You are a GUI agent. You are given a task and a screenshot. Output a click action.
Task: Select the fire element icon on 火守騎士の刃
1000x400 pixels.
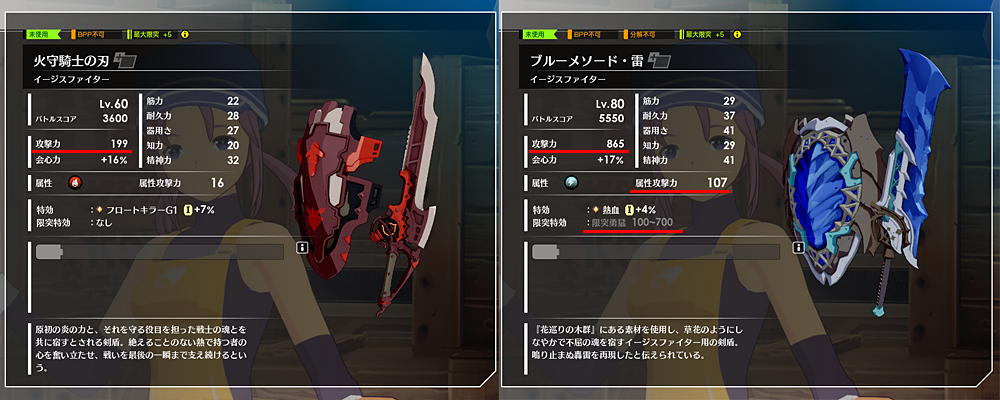[74, 183]
